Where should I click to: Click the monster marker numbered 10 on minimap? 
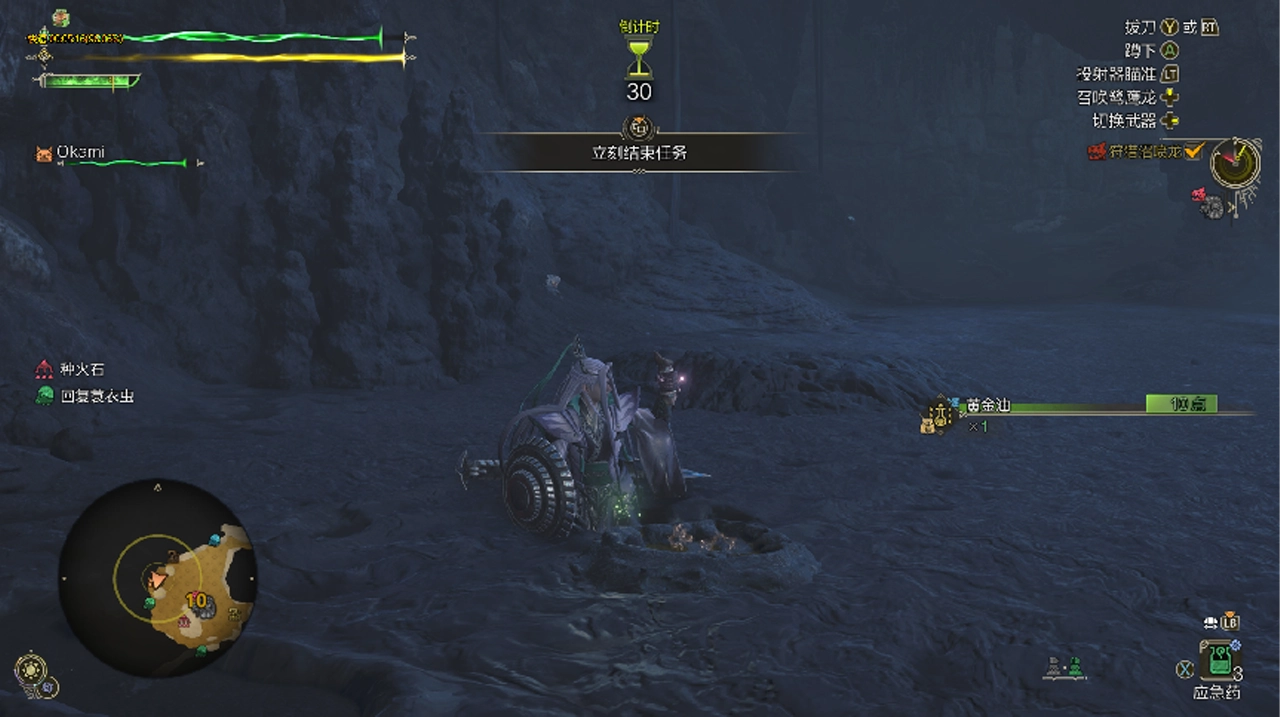pos(196,600)
